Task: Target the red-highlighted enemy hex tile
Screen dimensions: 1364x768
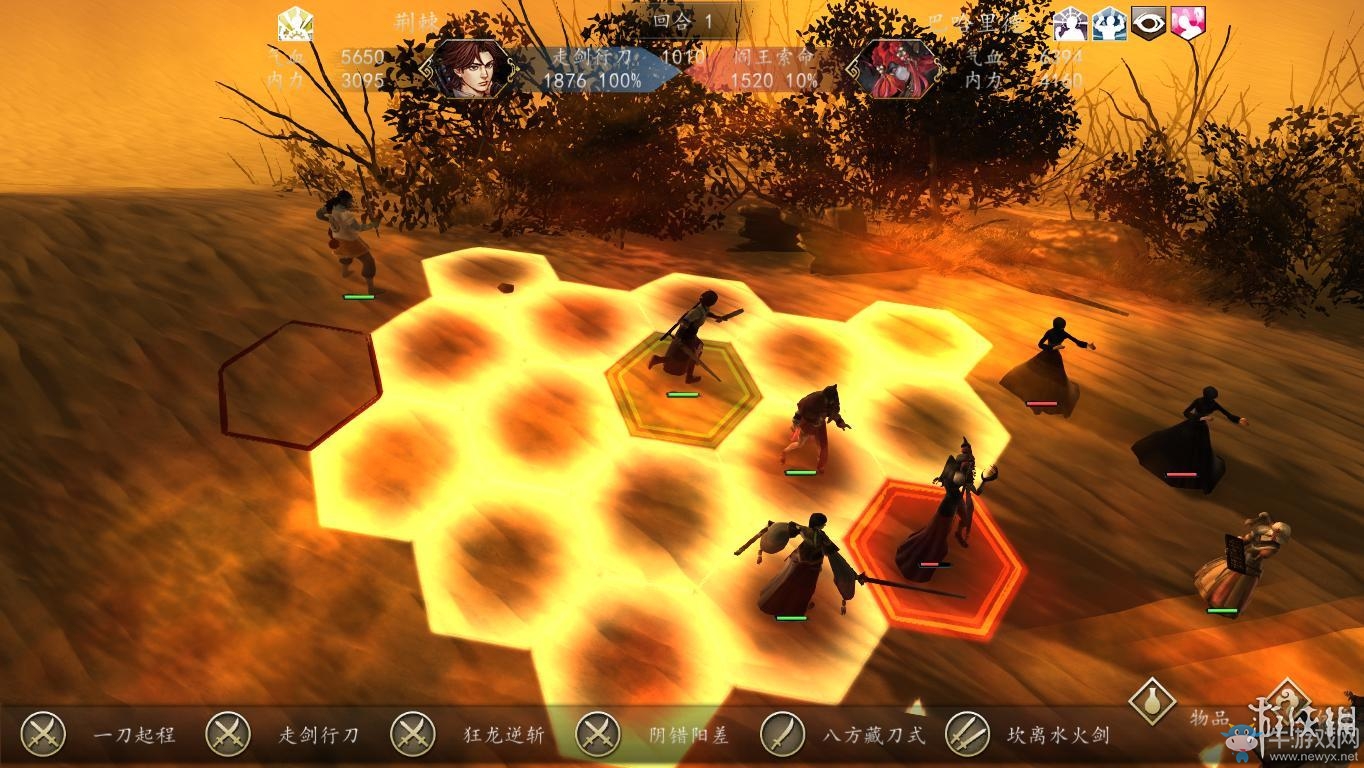Action: [936, 556]
